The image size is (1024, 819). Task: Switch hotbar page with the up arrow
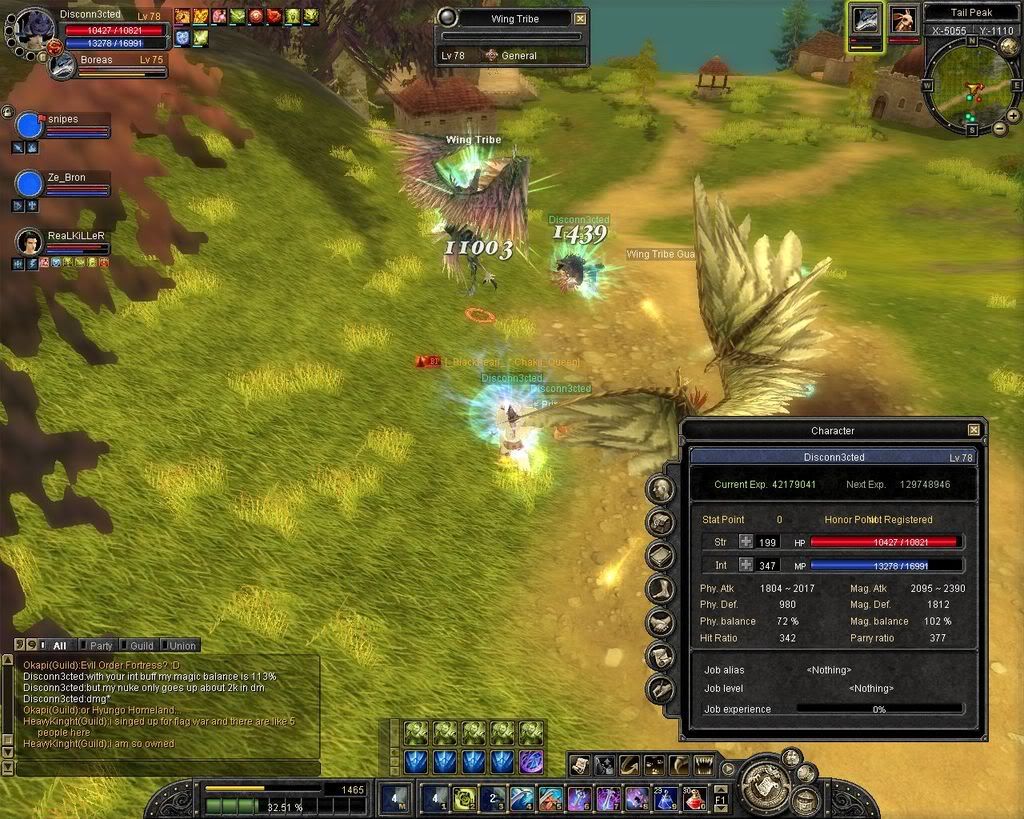pos(720,788)
